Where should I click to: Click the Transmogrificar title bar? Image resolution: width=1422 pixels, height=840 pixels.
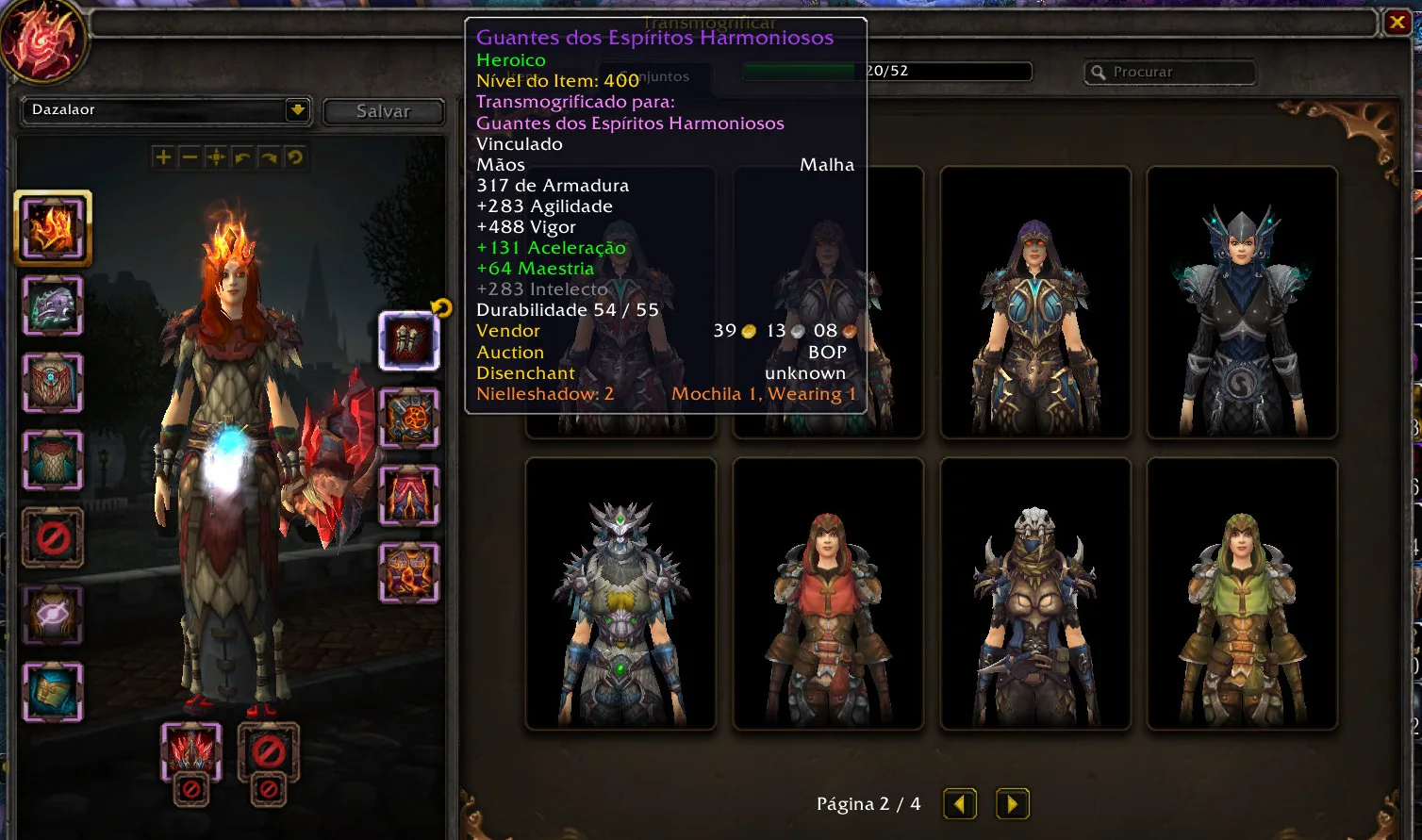[709, 21]
